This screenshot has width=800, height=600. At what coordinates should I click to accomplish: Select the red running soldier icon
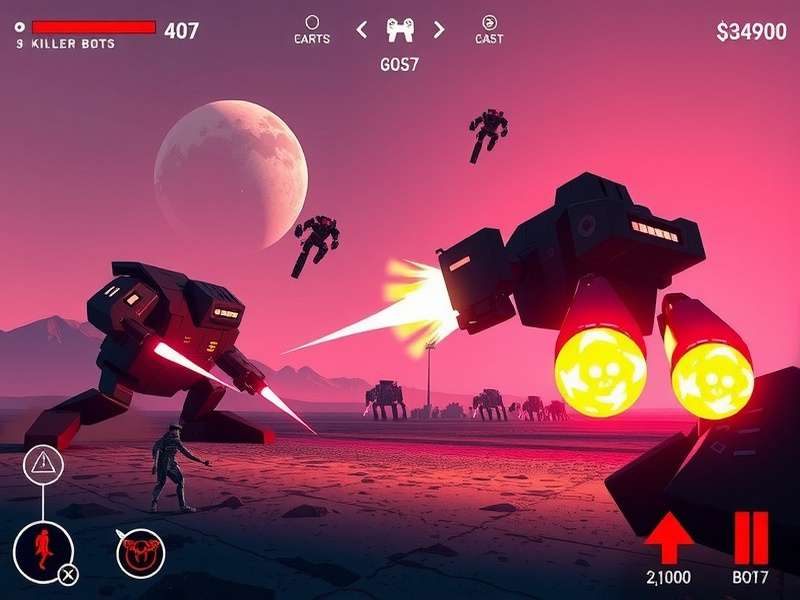41,548
